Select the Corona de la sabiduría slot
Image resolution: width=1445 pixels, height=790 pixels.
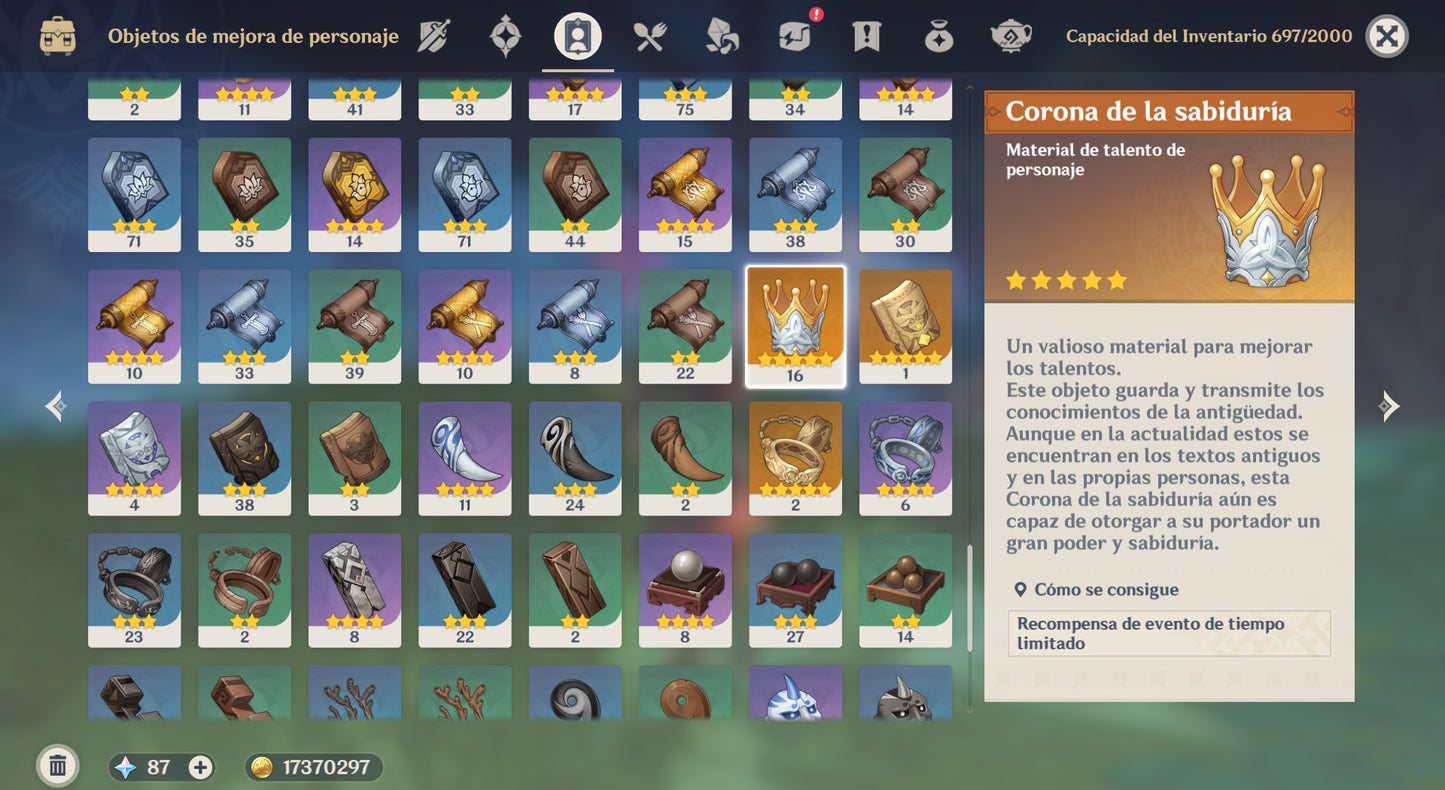[795, 326]
